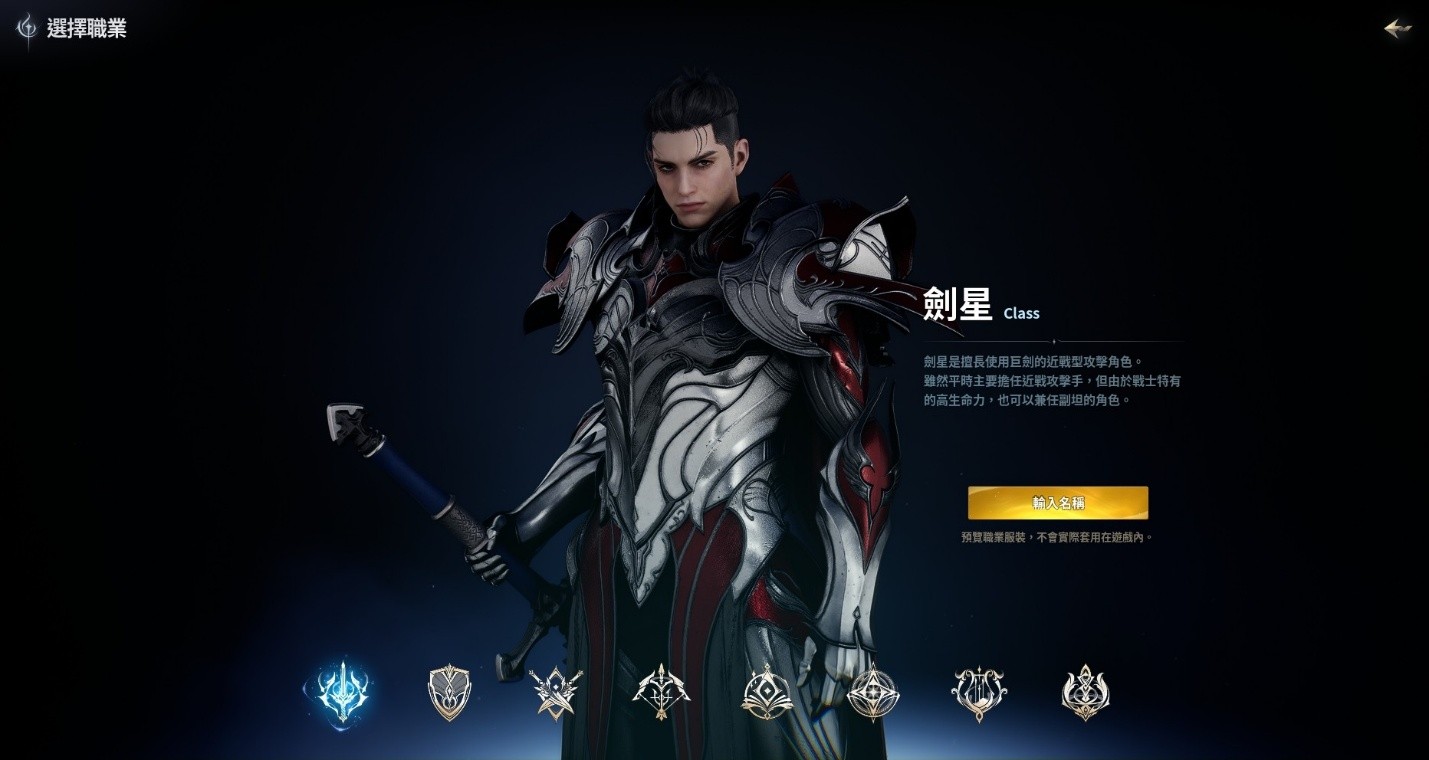Pick the bow-and-arrow archer class icon
Viewport: 1429px width, 760px height.
click(x=661, y=690)
